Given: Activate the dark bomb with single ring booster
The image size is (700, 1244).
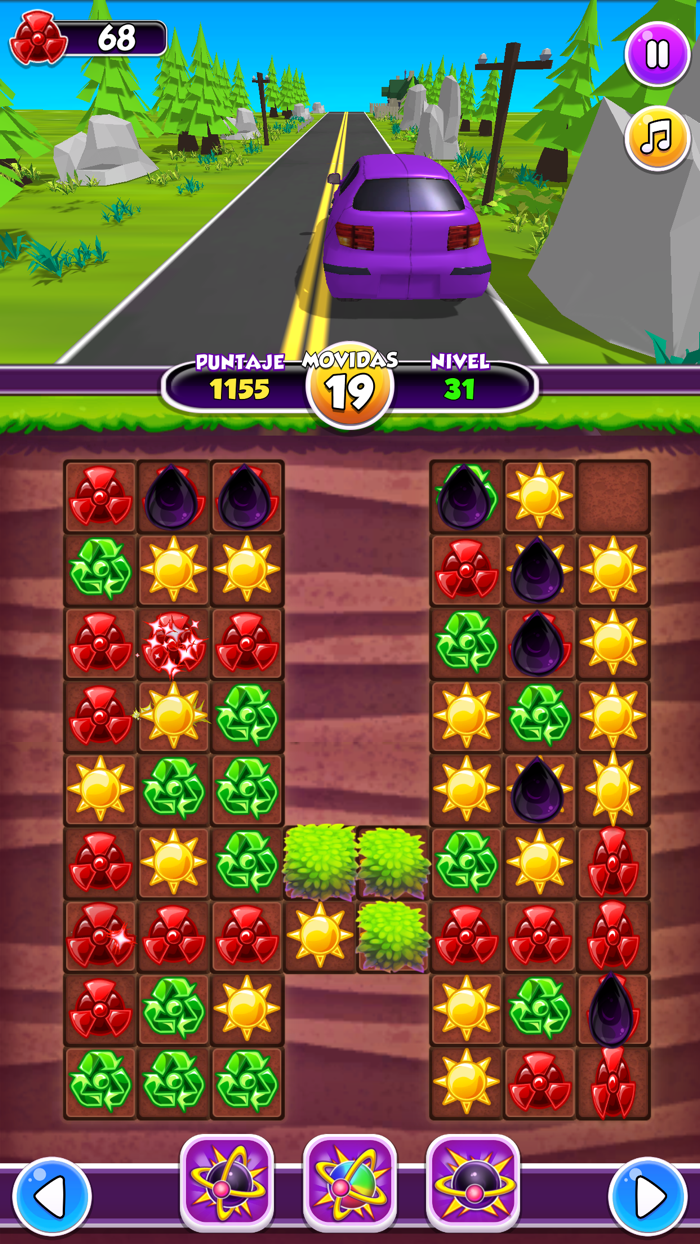Looking at the screenshot, I should (x=473, y=1182).
